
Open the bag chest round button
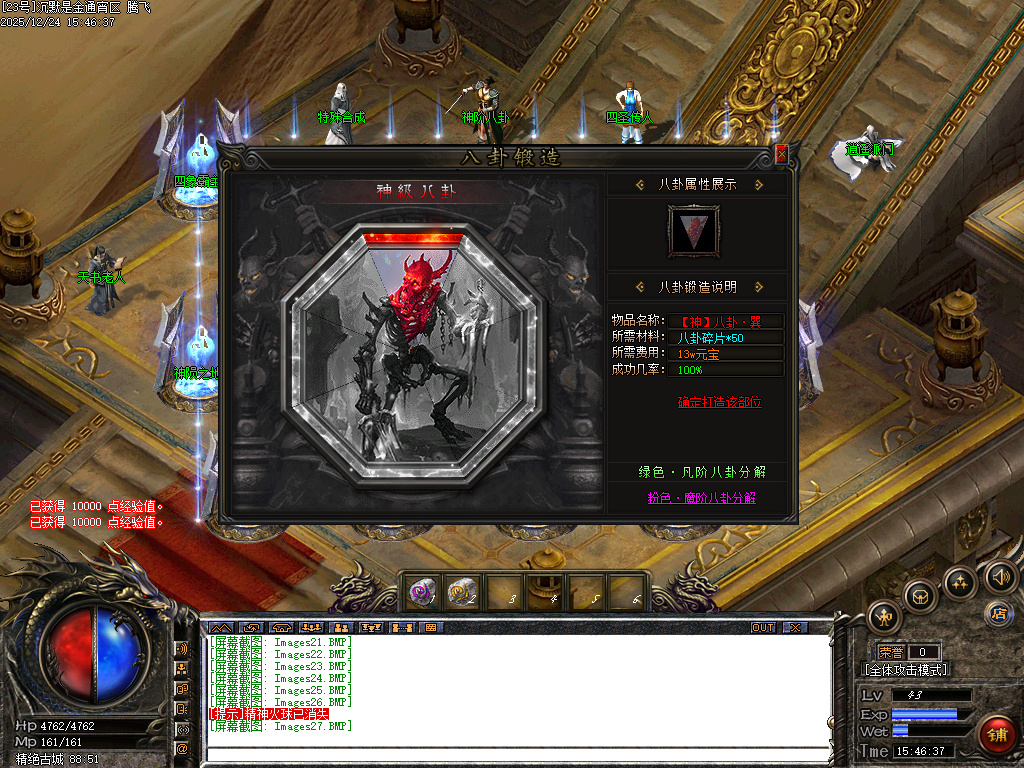[921, 596]
